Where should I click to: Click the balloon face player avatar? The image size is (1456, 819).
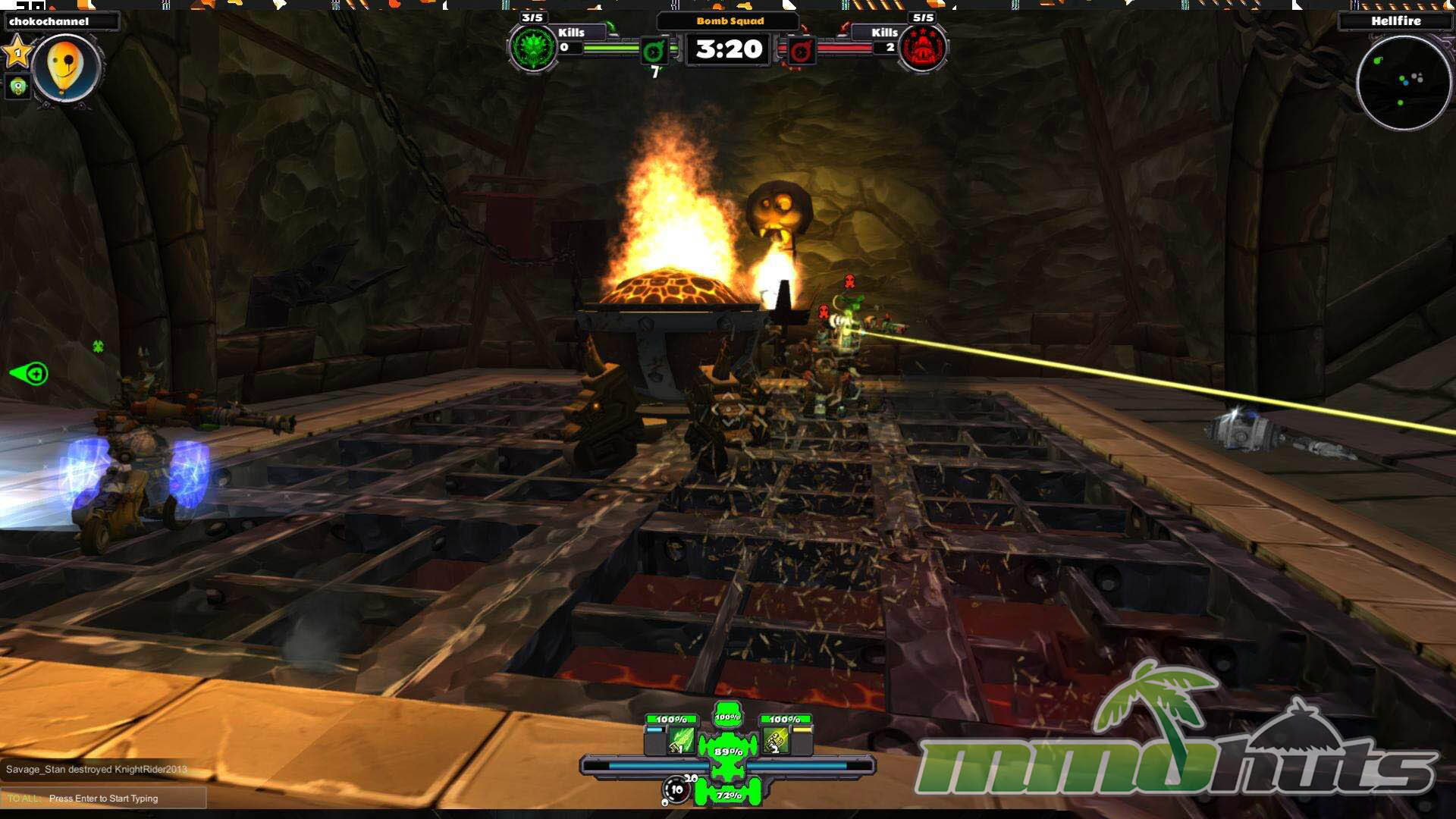(x=65, y=68)
